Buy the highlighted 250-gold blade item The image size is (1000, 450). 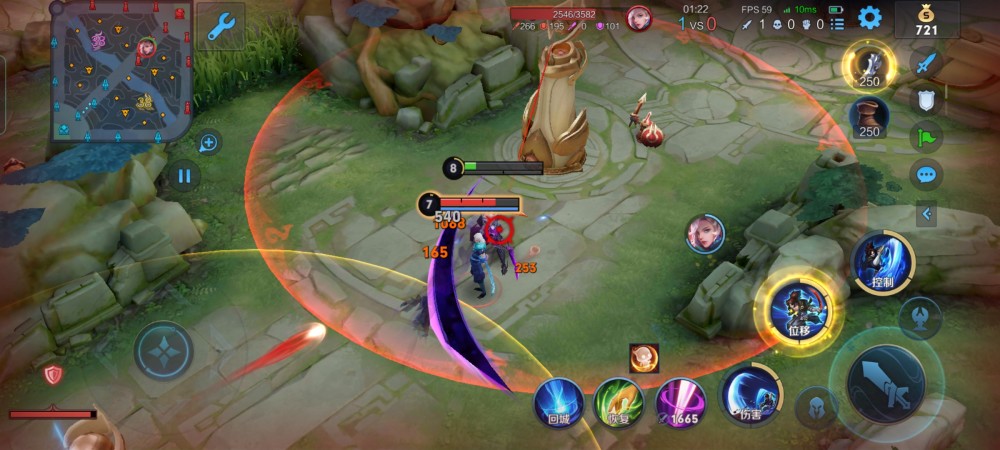pos(869,66)
